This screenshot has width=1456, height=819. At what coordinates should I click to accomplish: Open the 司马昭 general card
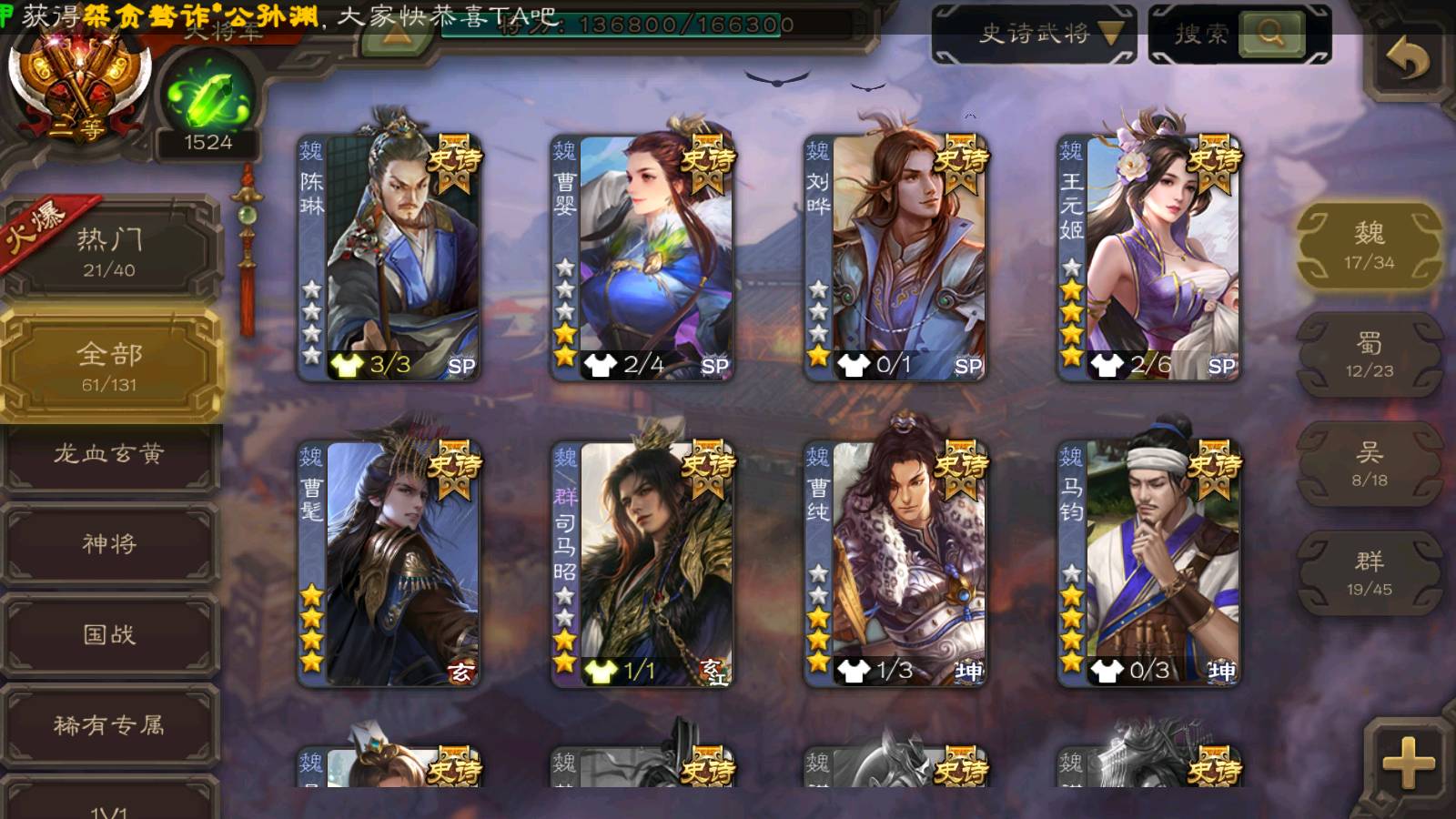[x=642, y=562]
